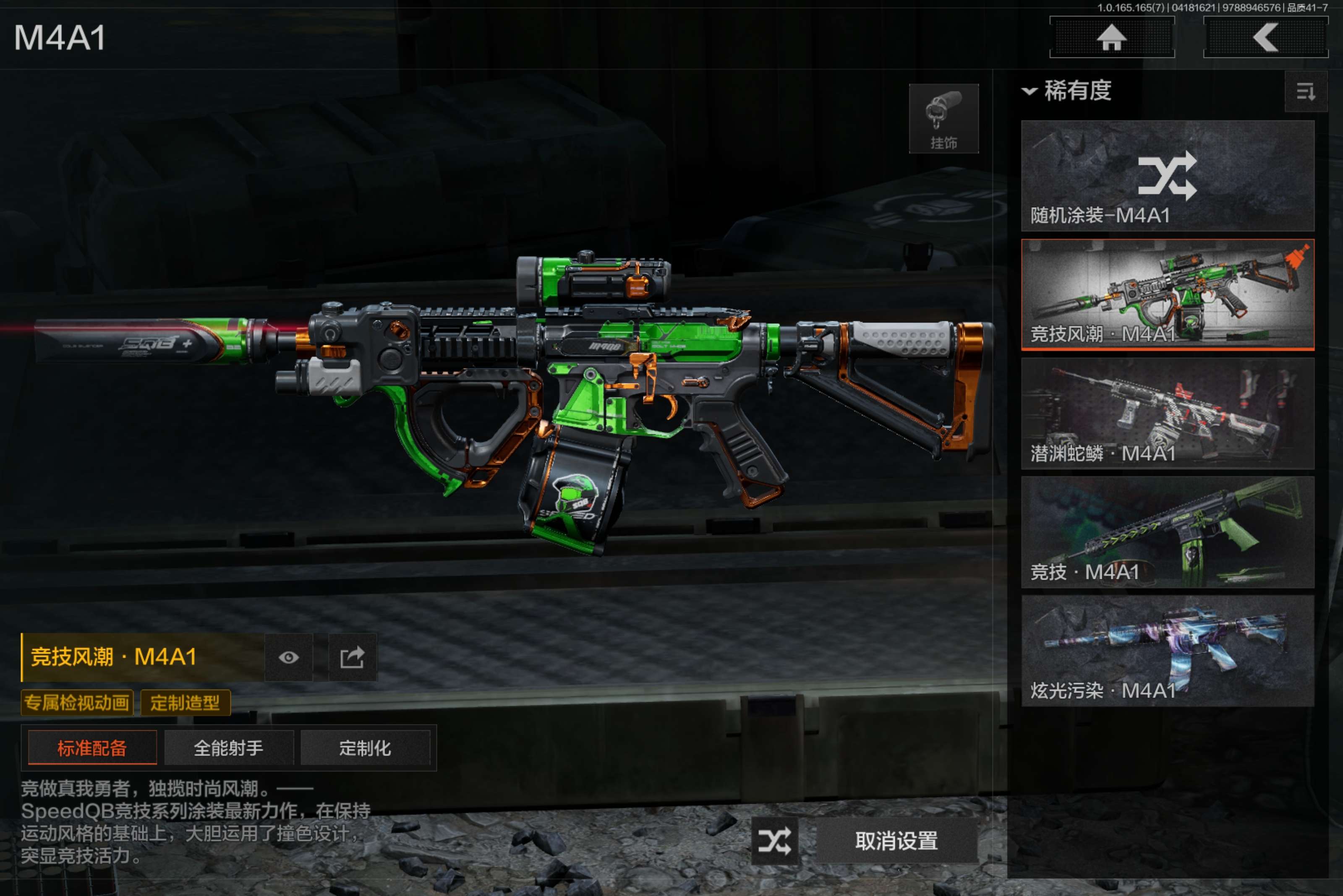
Task: Return to the home screen
Action: click(x=1111, y=38)
